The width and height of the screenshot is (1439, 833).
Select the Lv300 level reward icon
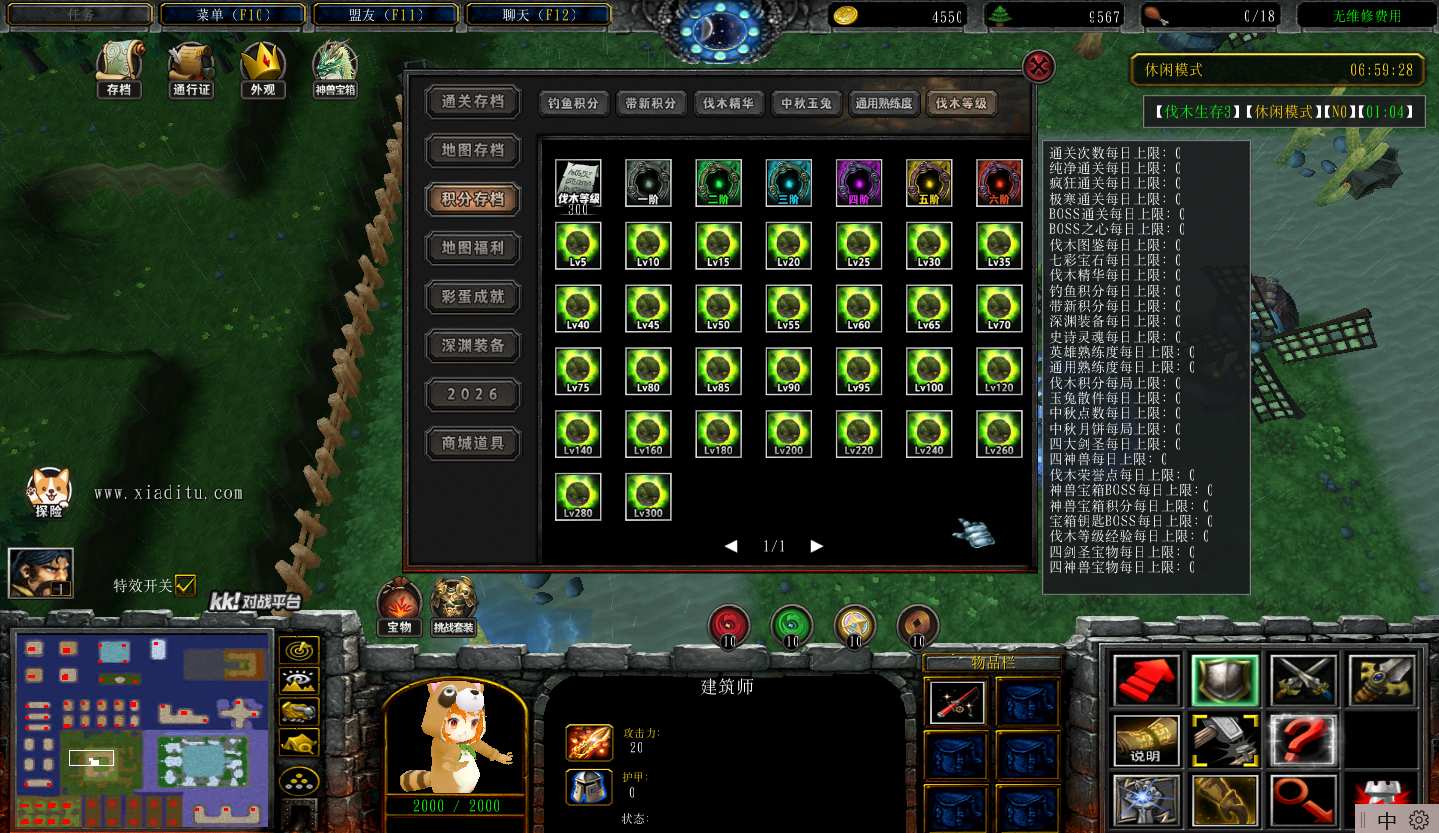648,497
